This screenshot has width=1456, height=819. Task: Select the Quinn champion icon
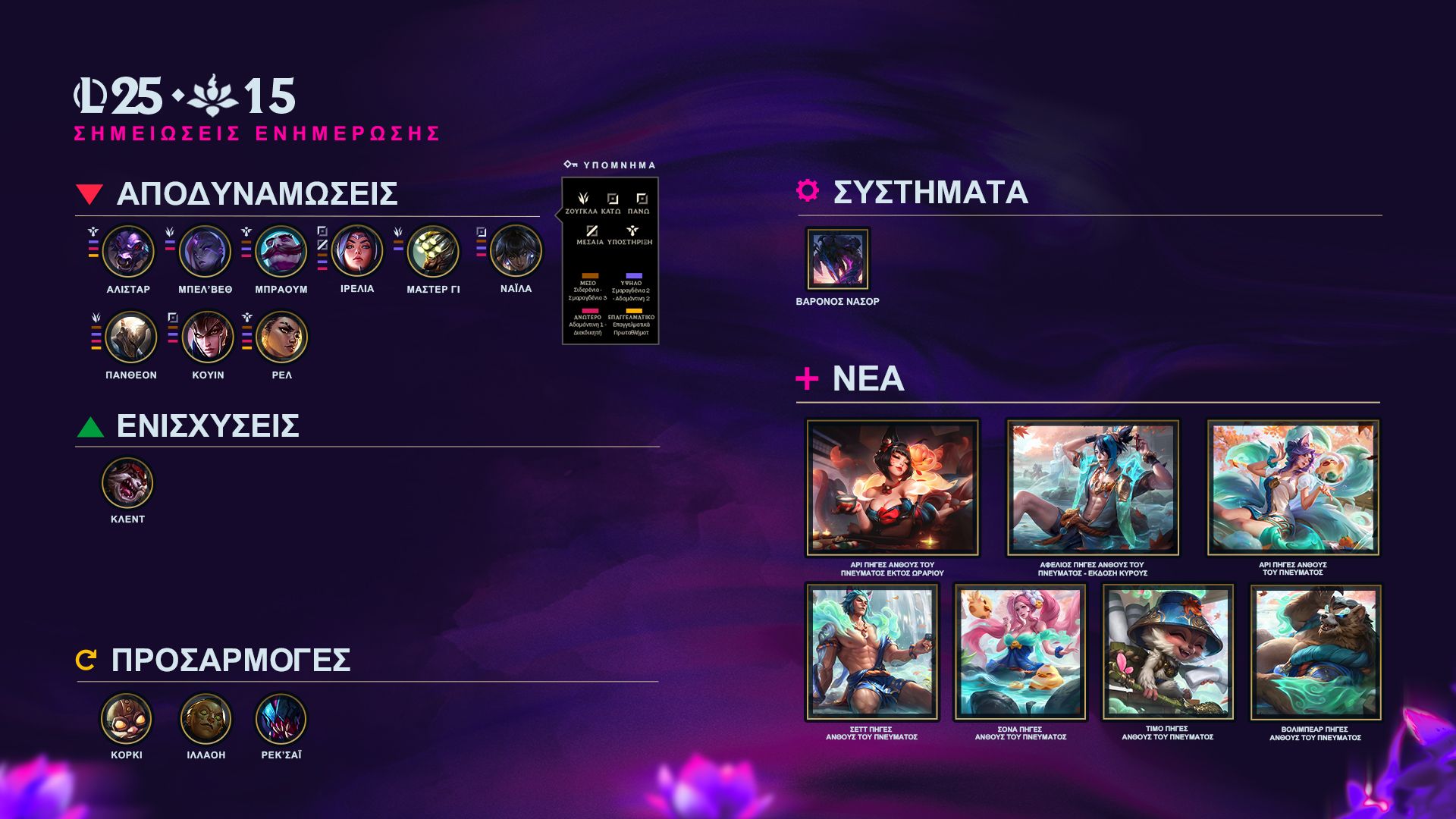click(x=208, y=337)
